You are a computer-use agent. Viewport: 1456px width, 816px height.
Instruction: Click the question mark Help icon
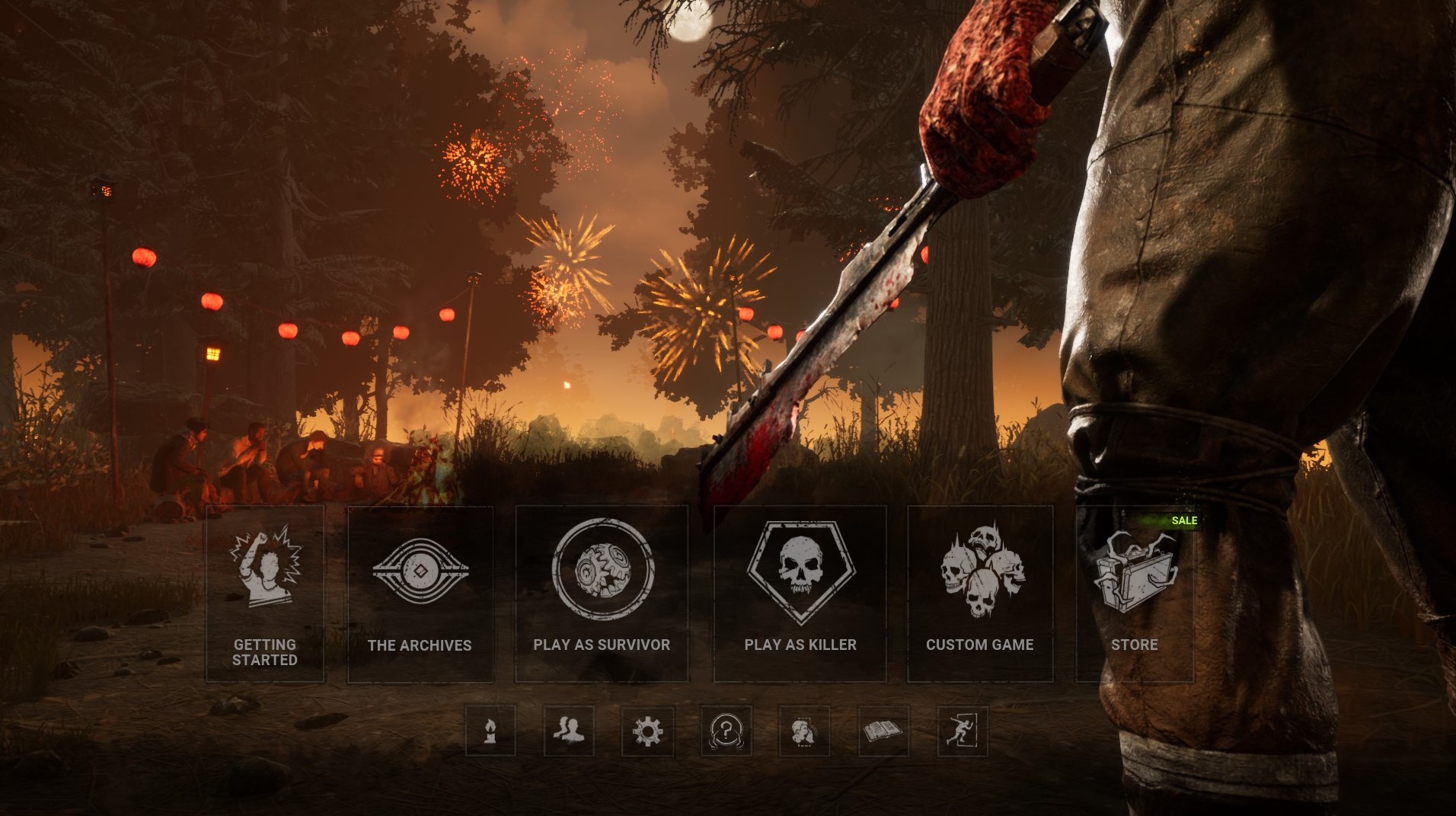(x=725, y=730)
